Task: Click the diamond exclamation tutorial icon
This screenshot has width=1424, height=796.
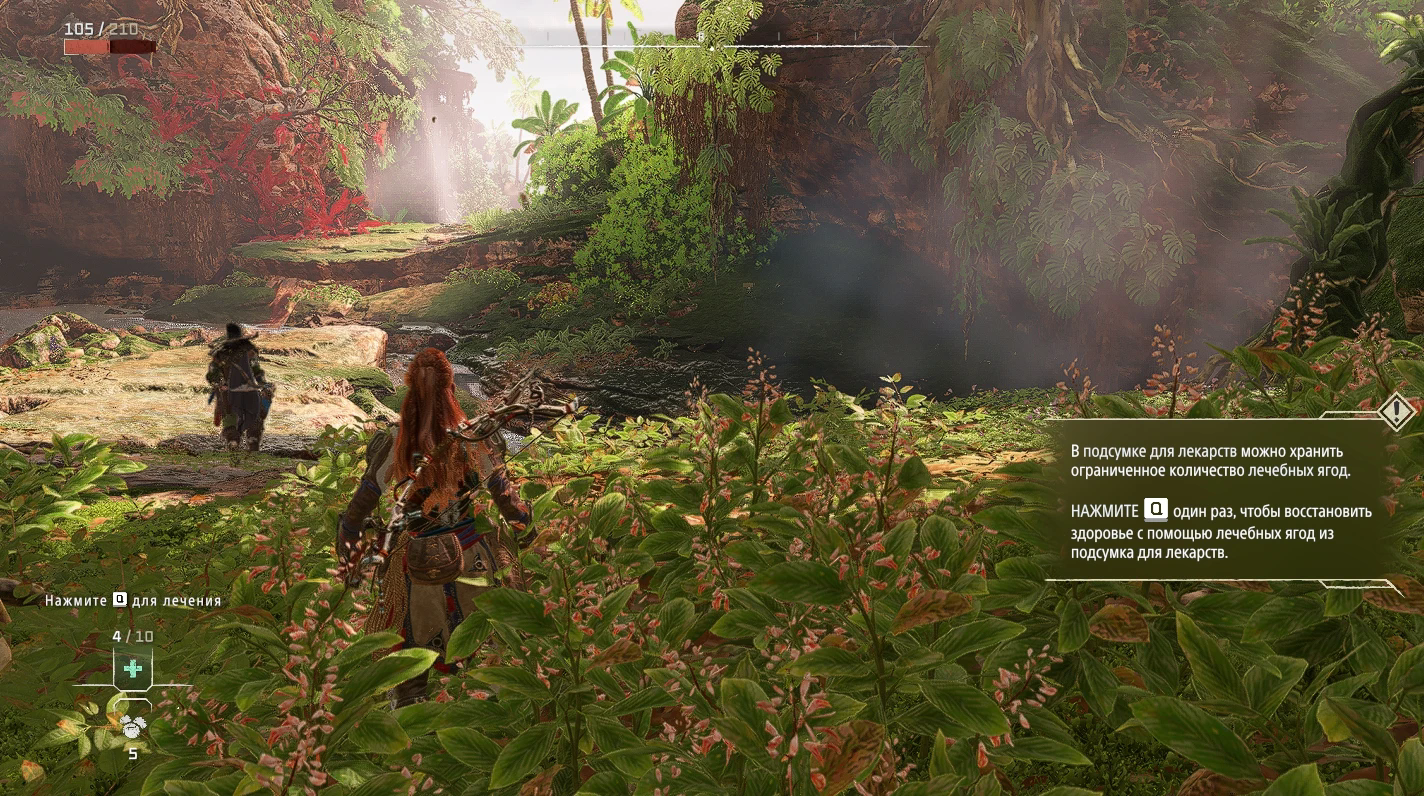Action: pos(1396,411)
